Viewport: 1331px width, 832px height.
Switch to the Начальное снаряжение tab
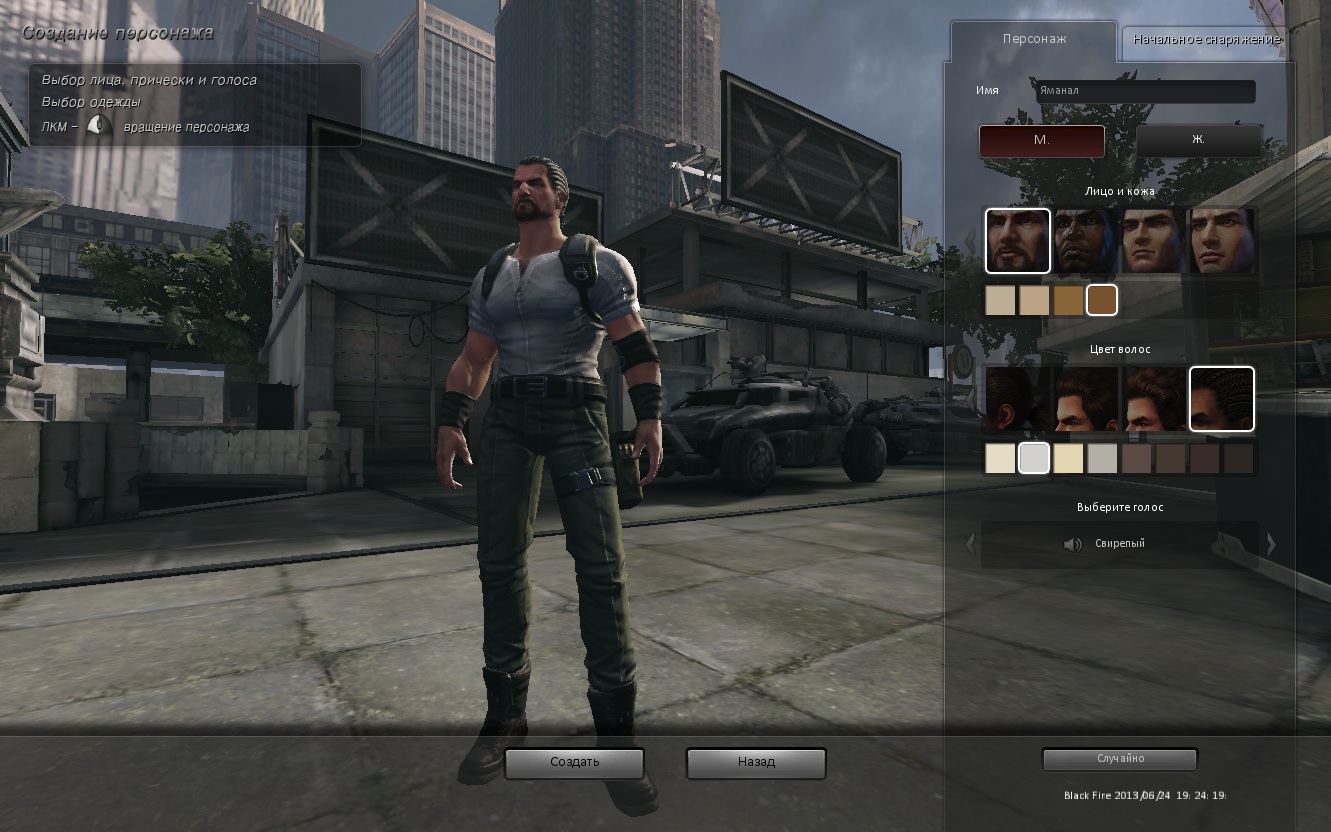[1205, 40]
